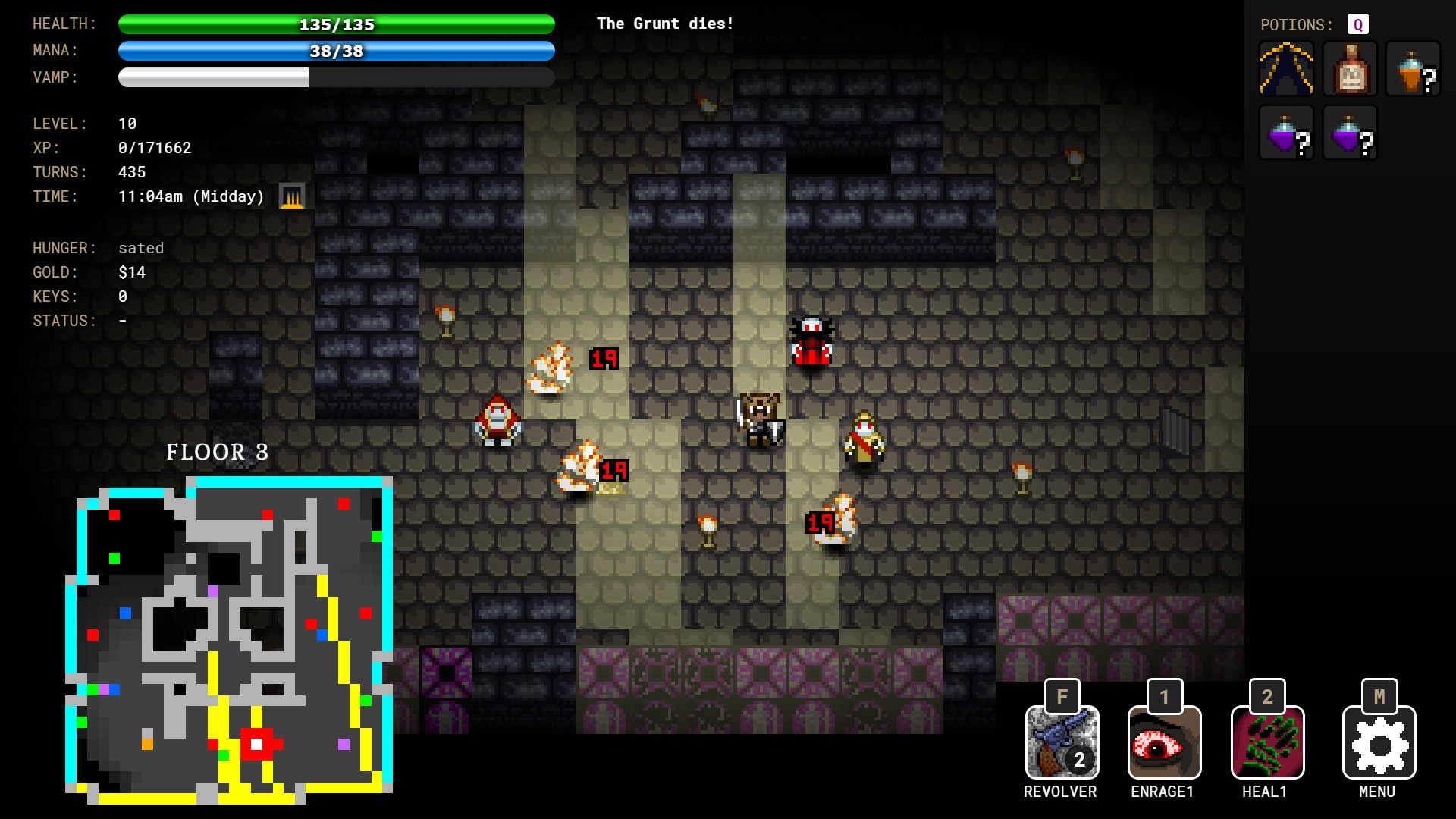
Task: Click the hourglass icon beside the time display
Action: click(x=291, y=196)
